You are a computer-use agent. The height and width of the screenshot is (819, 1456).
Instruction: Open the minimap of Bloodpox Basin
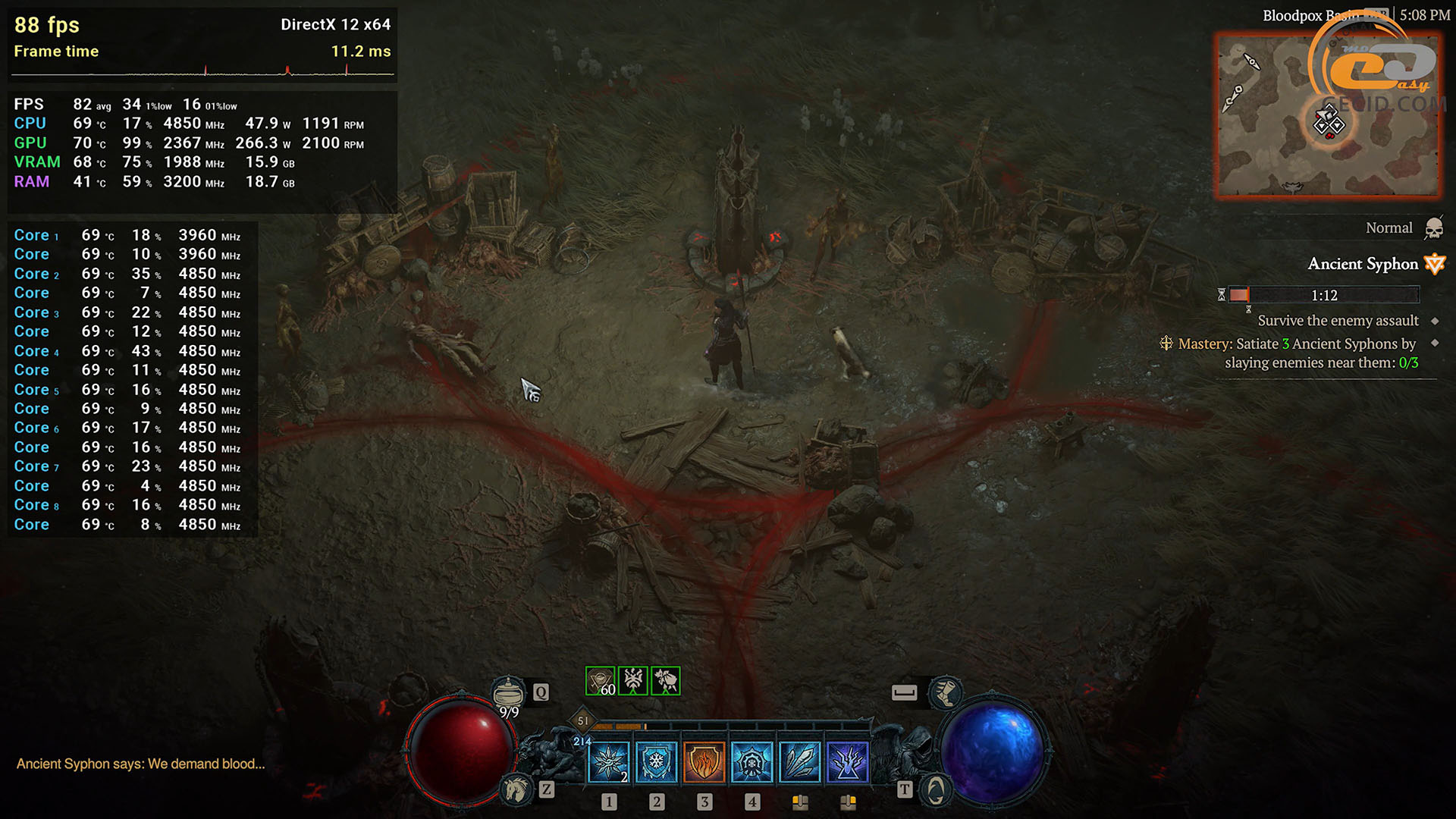pyautogui.click(x=1327, y=114)
